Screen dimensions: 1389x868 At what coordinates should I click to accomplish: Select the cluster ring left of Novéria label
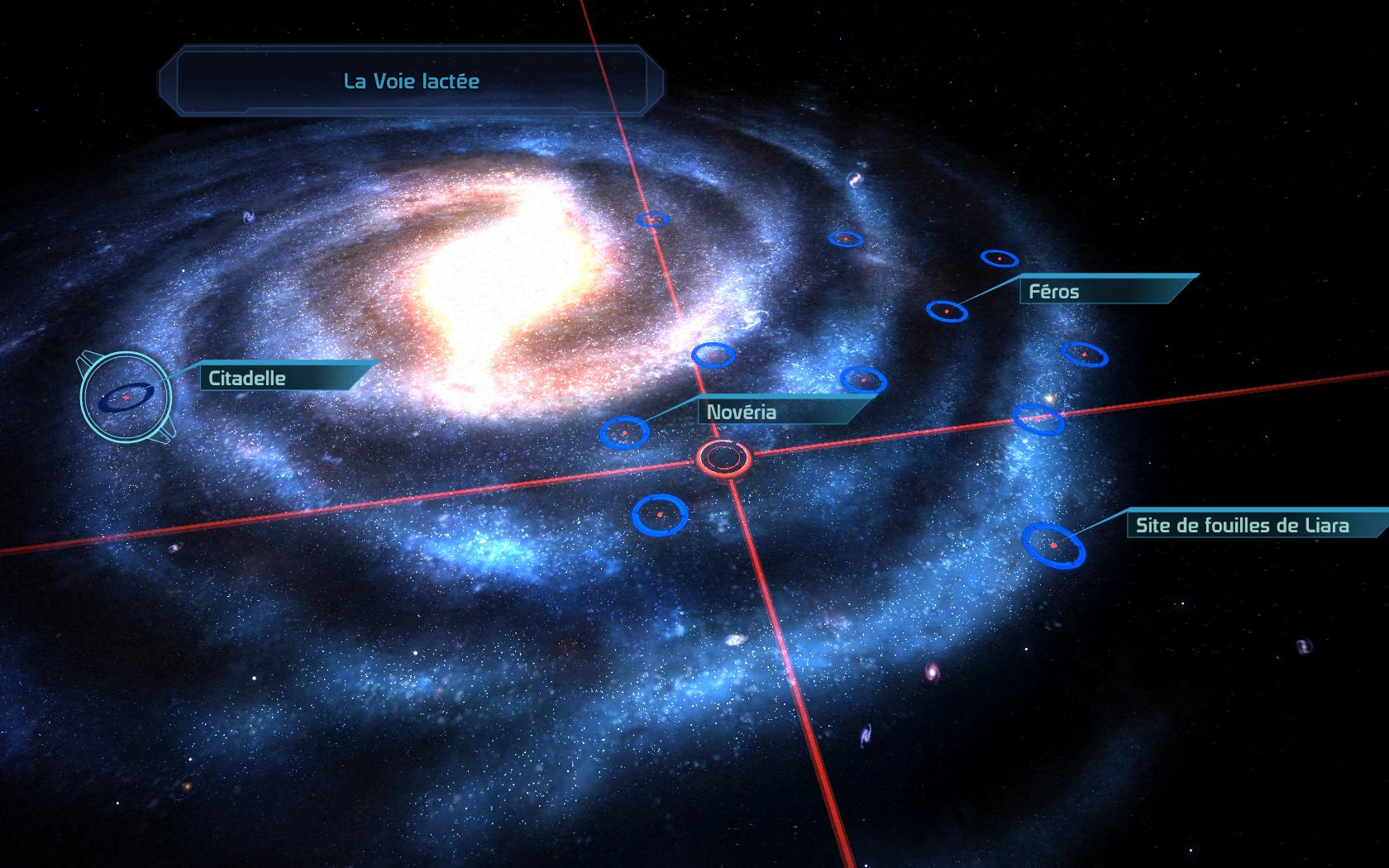[x=624, y=432]
